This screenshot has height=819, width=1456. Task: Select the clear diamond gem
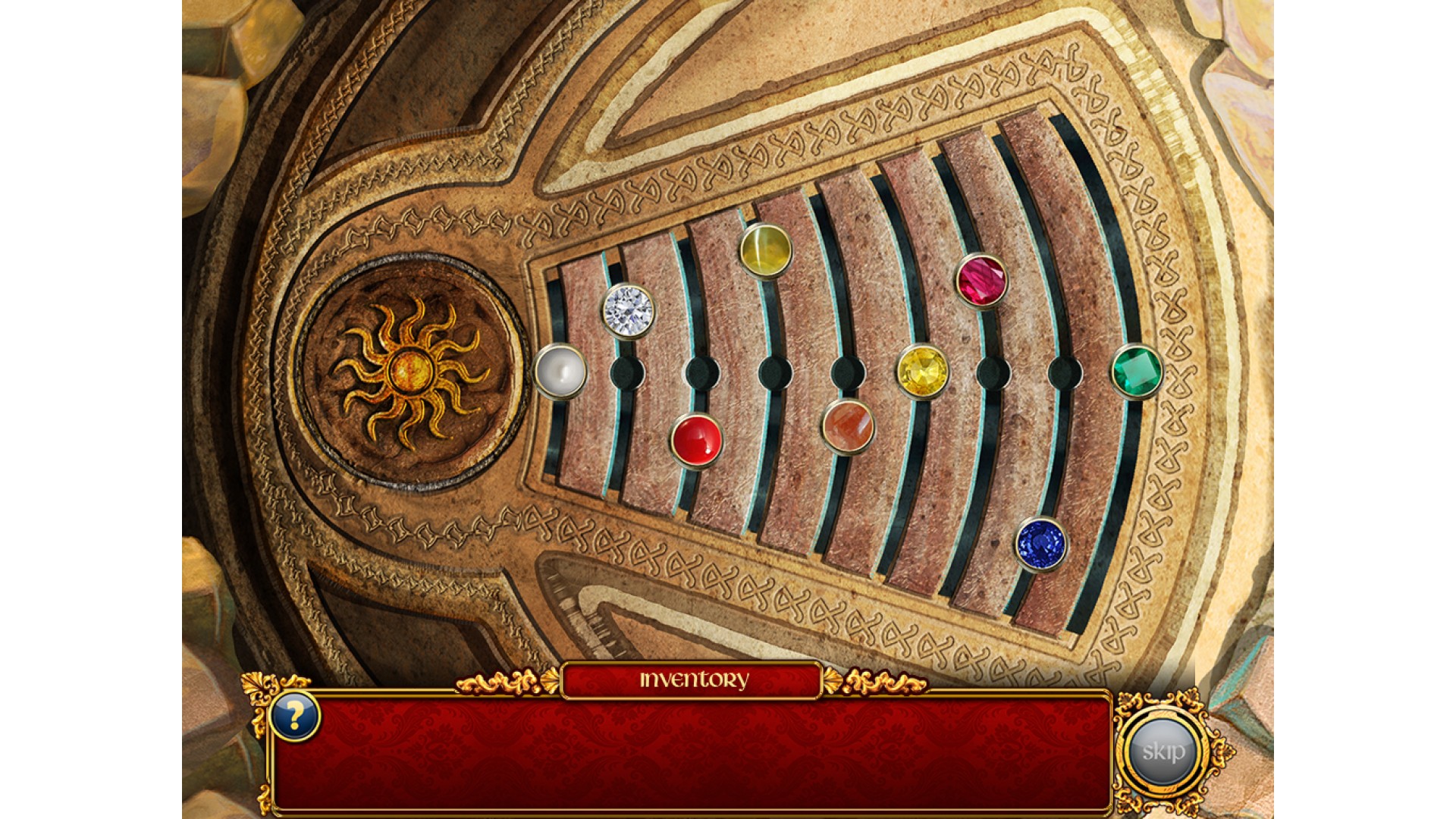coord(628,310)
